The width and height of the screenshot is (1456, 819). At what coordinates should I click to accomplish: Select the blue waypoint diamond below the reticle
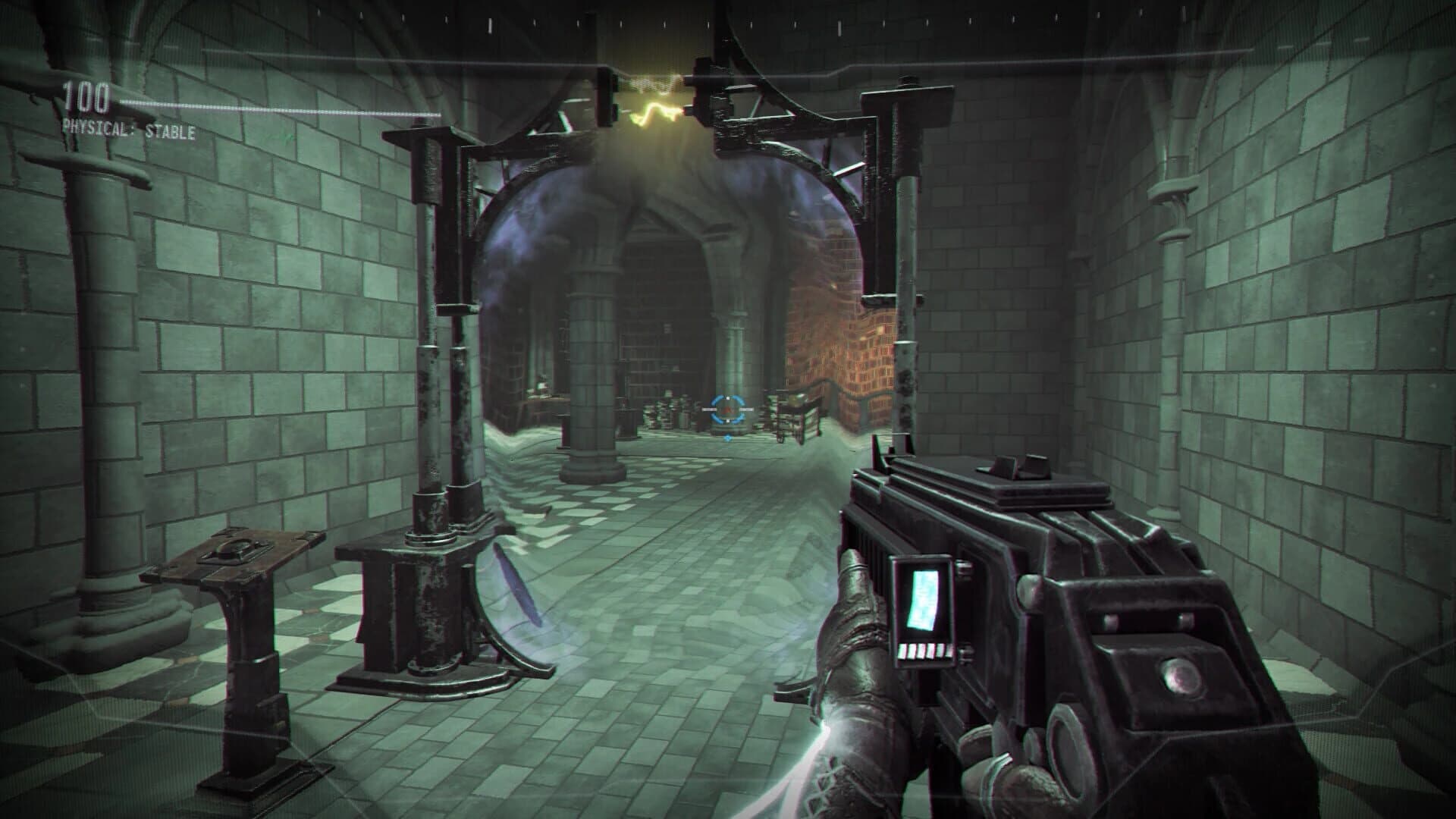click(x=728, y=438)
